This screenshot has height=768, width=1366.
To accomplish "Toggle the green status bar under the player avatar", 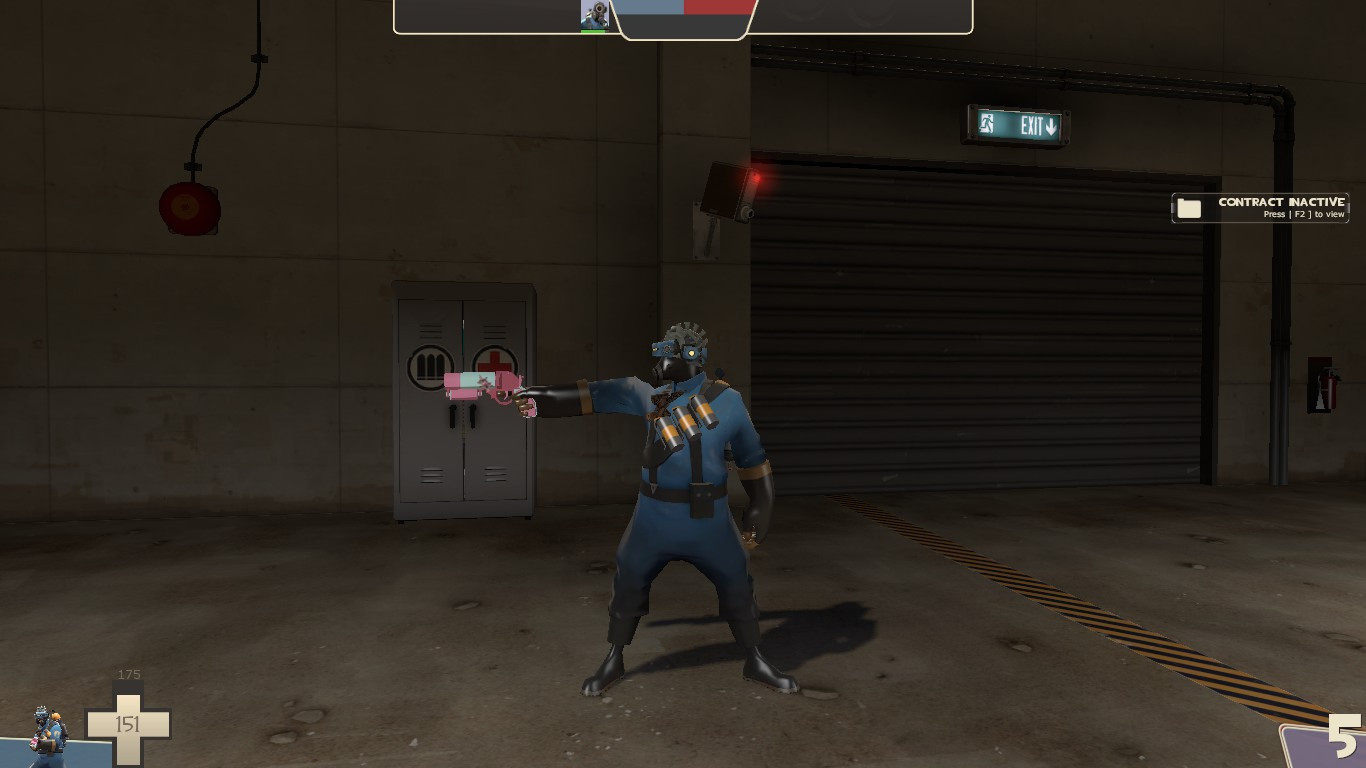I will 595,31.
